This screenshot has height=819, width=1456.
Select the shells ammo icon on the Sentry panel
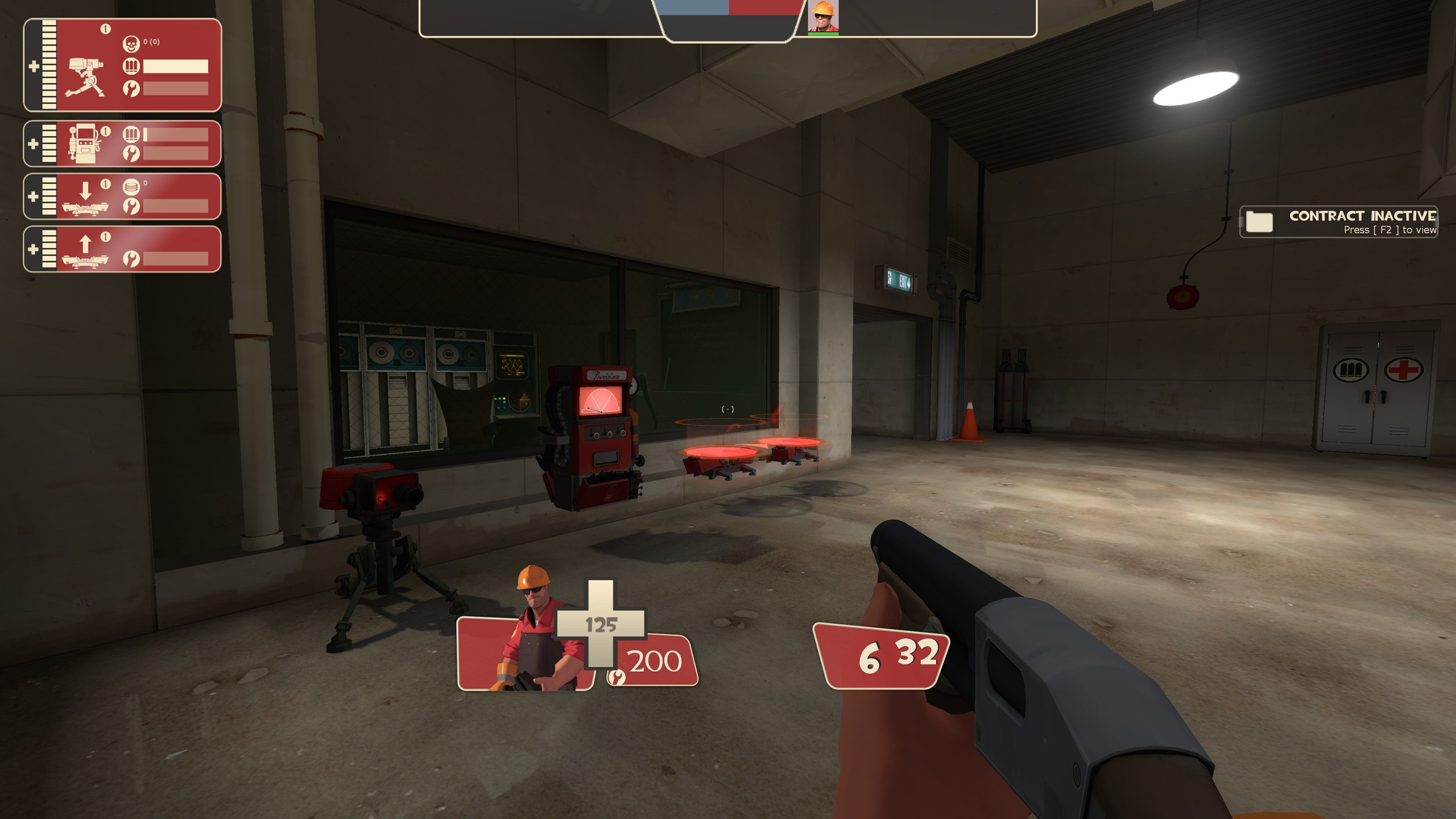(132, 67)
